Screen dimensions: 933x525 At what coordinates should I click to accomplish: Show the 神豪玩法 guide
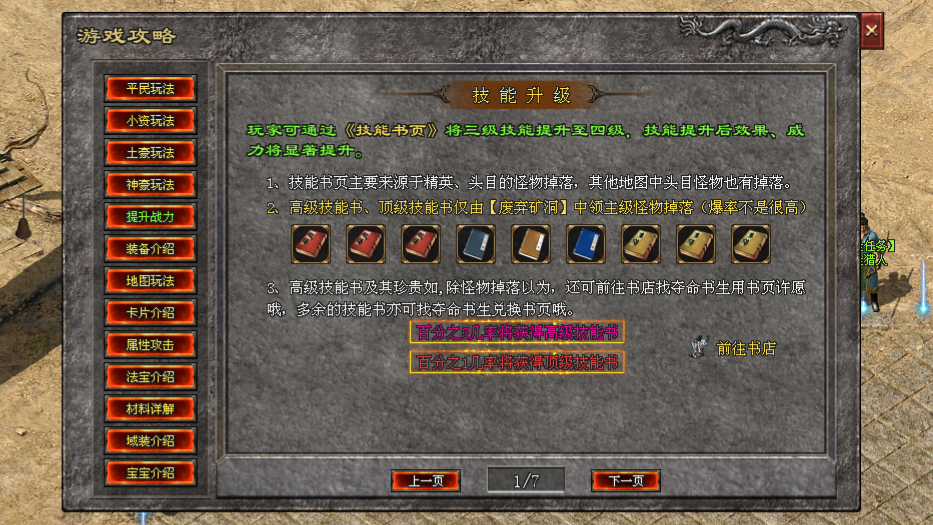(150, 184)
